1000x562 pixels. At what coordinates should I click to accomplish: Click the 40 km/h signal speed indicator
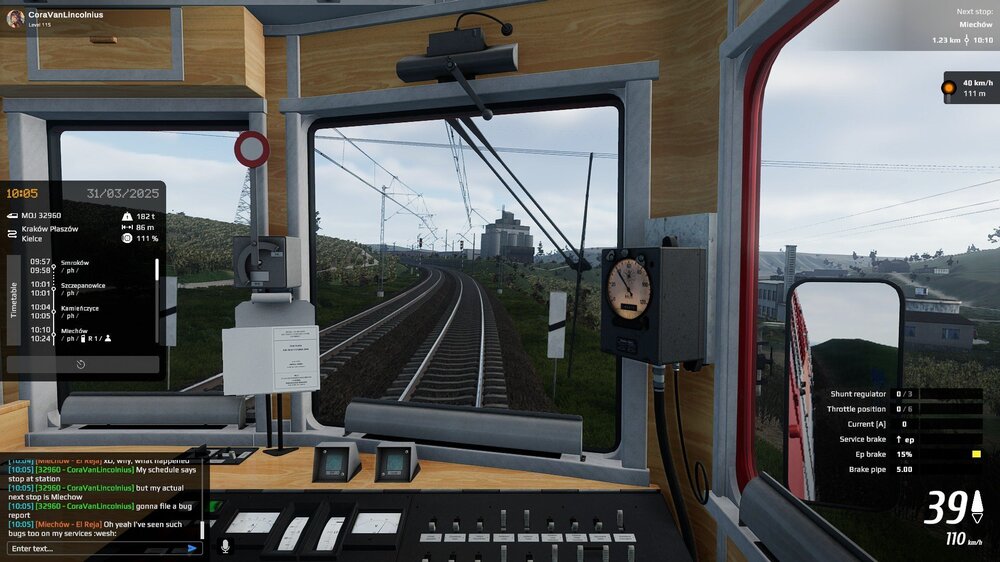(x=969, y=88)
